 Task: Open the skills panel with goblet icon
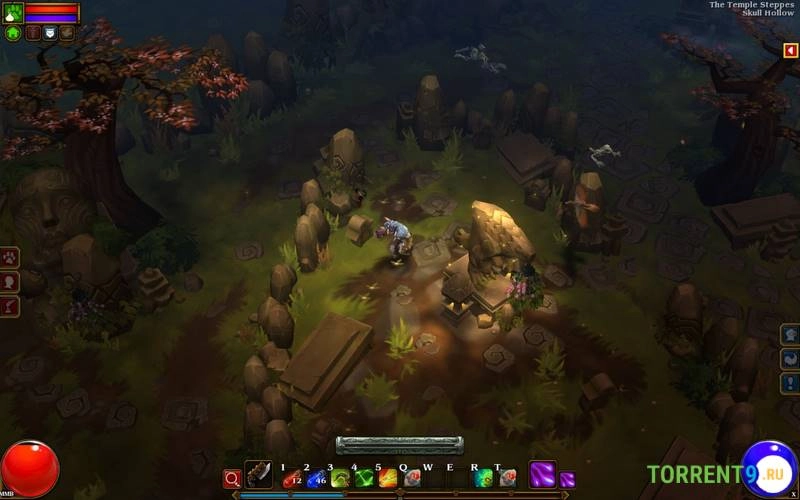click(x=9, y=306)
